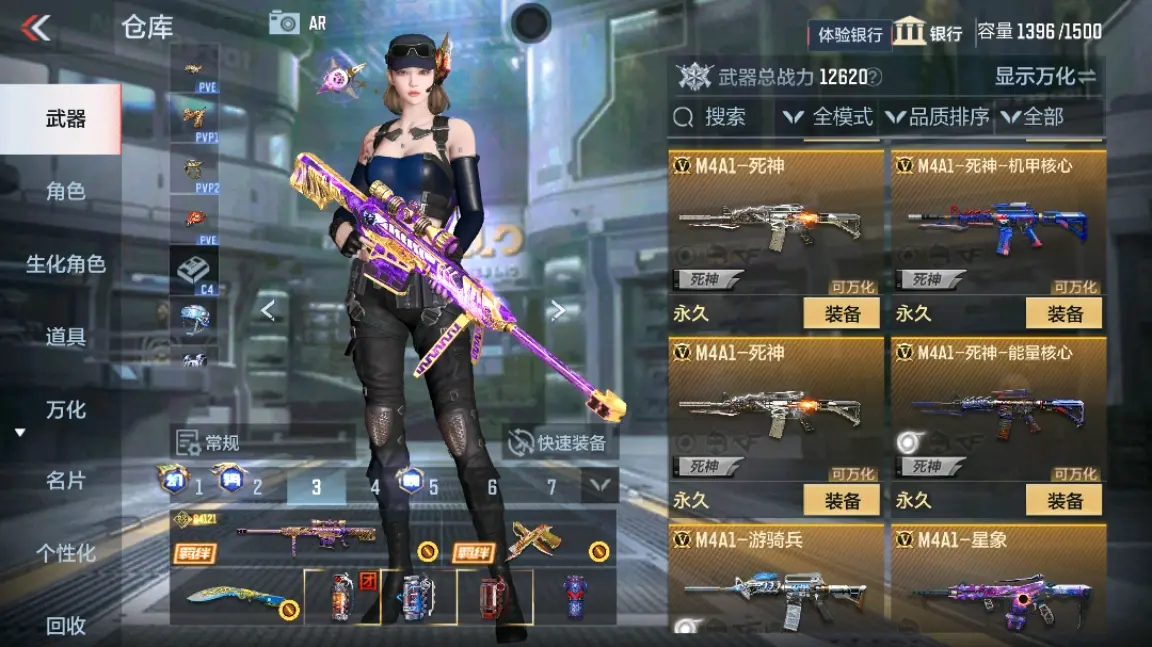Screen dimensions: 1152x647
Task: Click the 搜索 weapon search box
Action: [x=722, y=117]
